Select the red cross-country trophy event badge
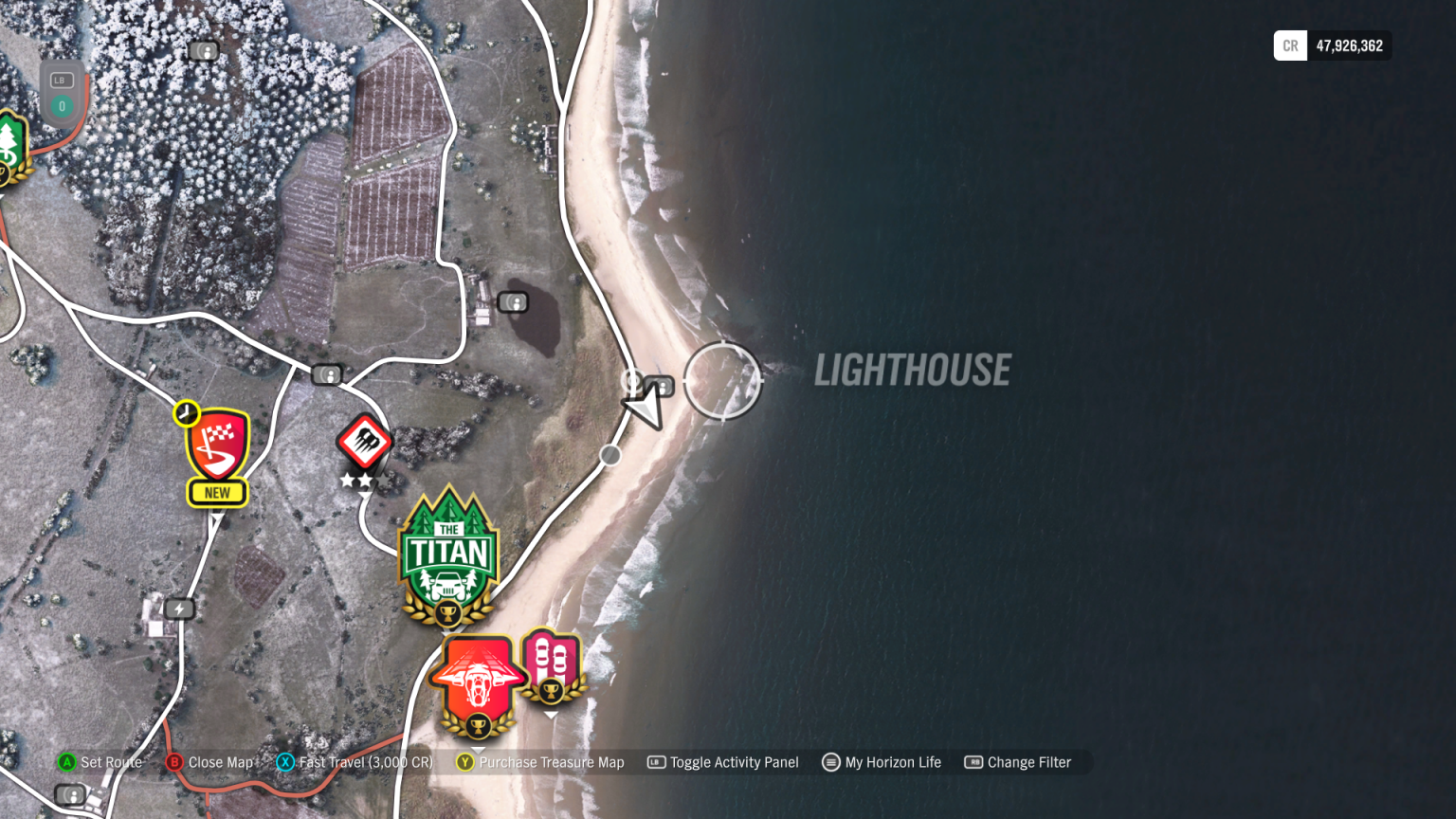This screenshot has height=819, width=1456. [478, 678]
